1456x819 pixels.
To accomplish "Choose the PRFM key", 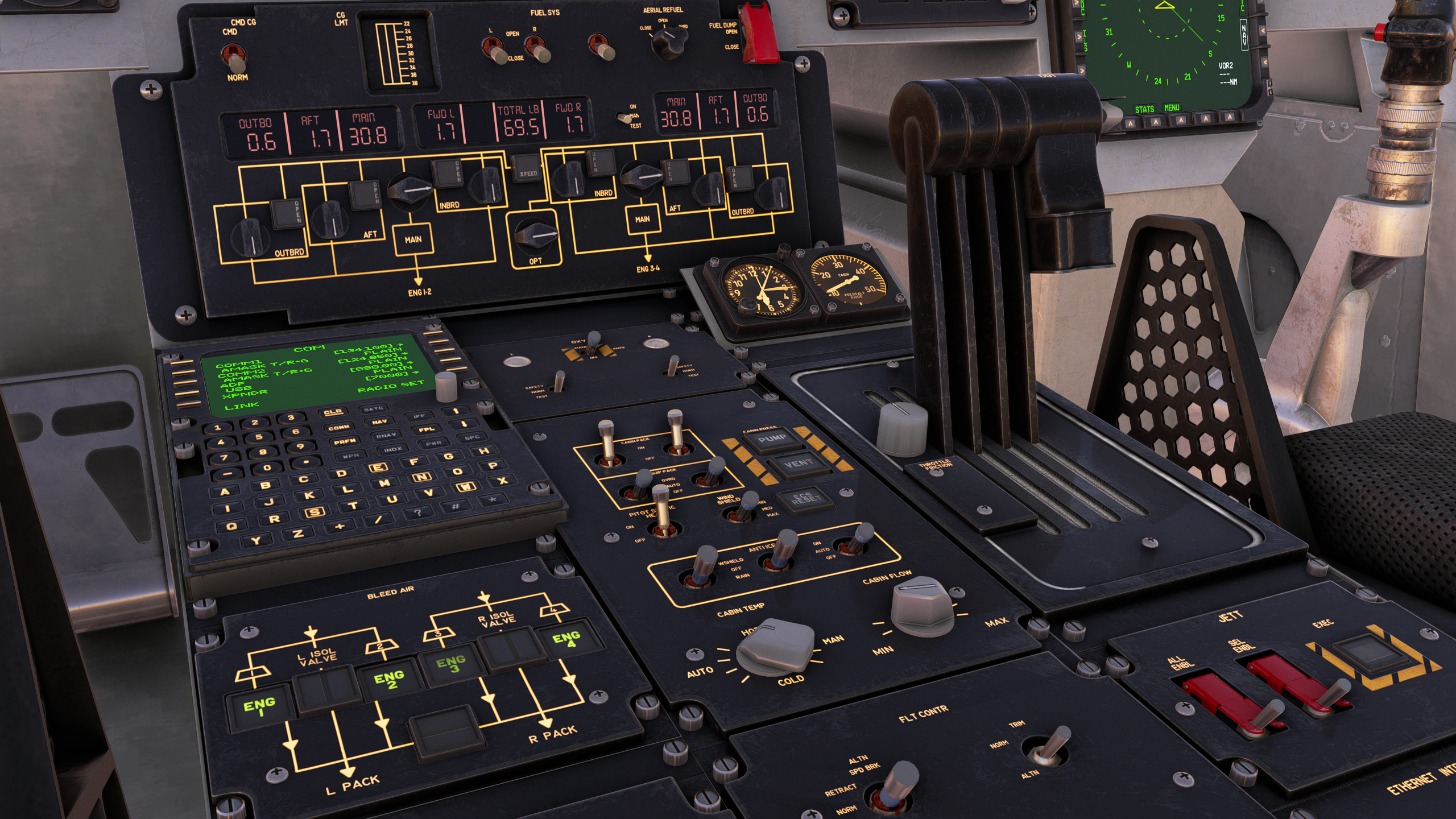I will tap(345, 441).
